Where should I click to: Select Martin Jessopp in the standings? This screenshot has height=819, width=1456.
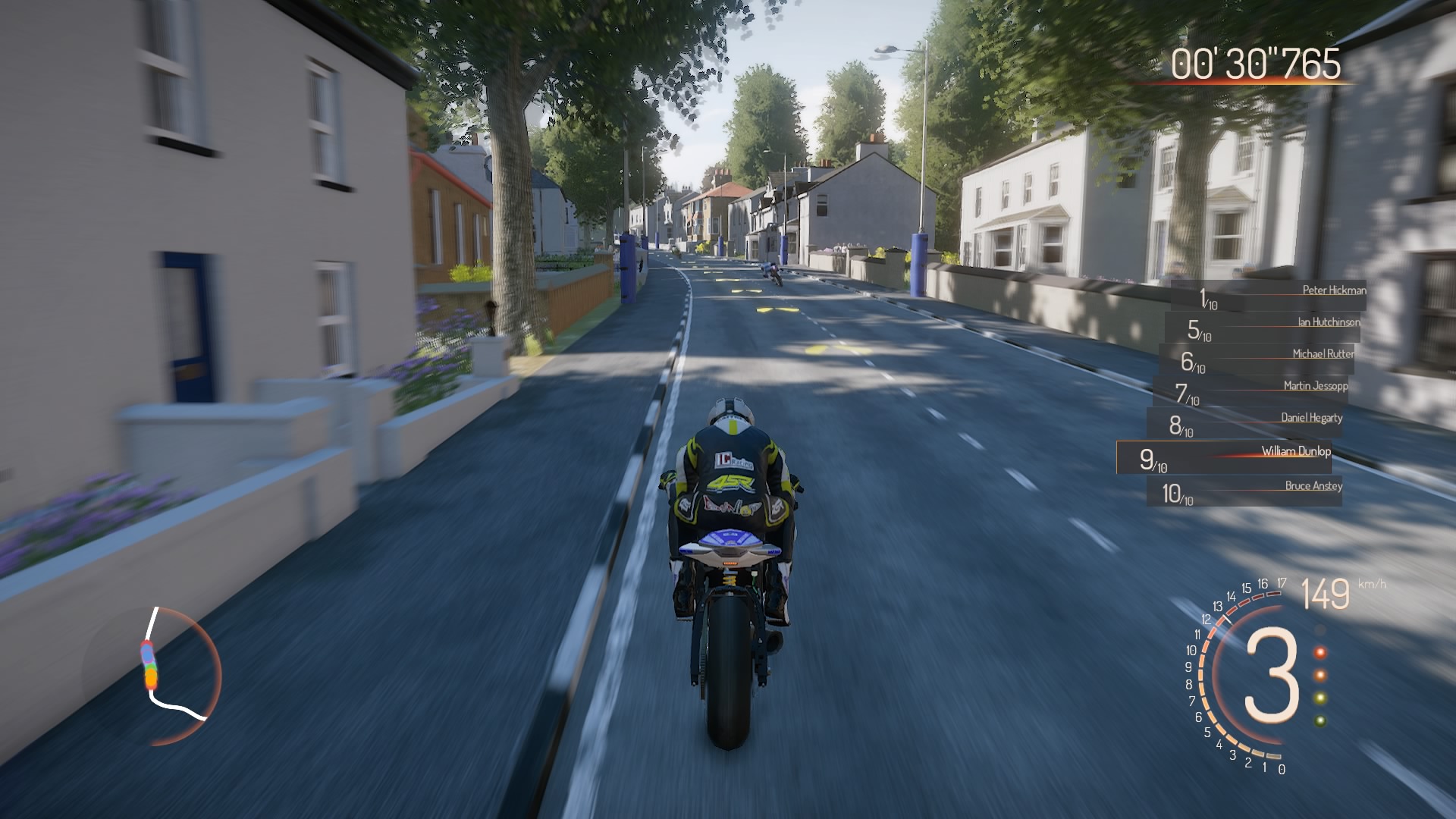pyautogui.click(x=1253, y=392)
